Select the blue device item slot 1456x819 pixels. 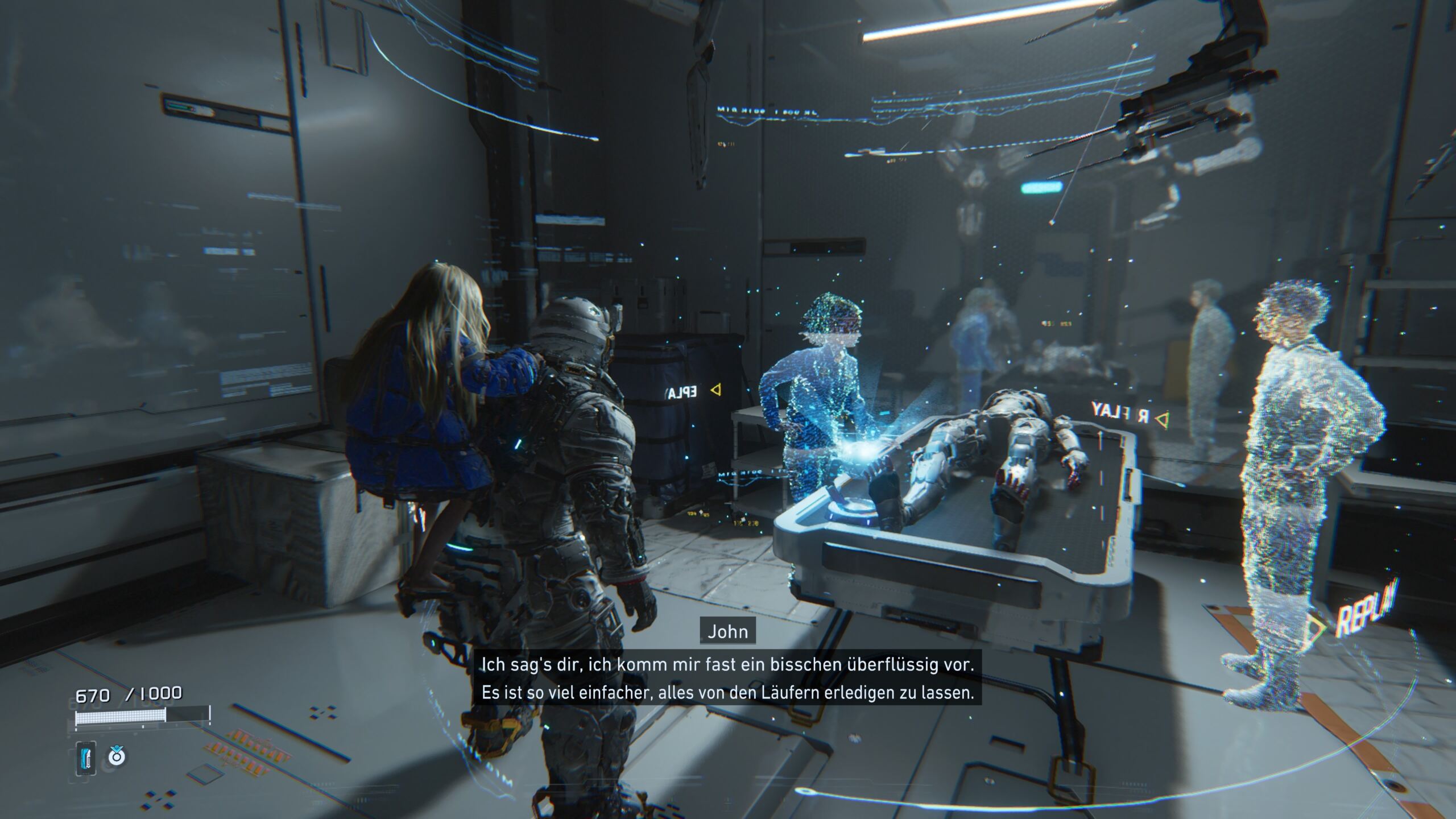[86, 758]
